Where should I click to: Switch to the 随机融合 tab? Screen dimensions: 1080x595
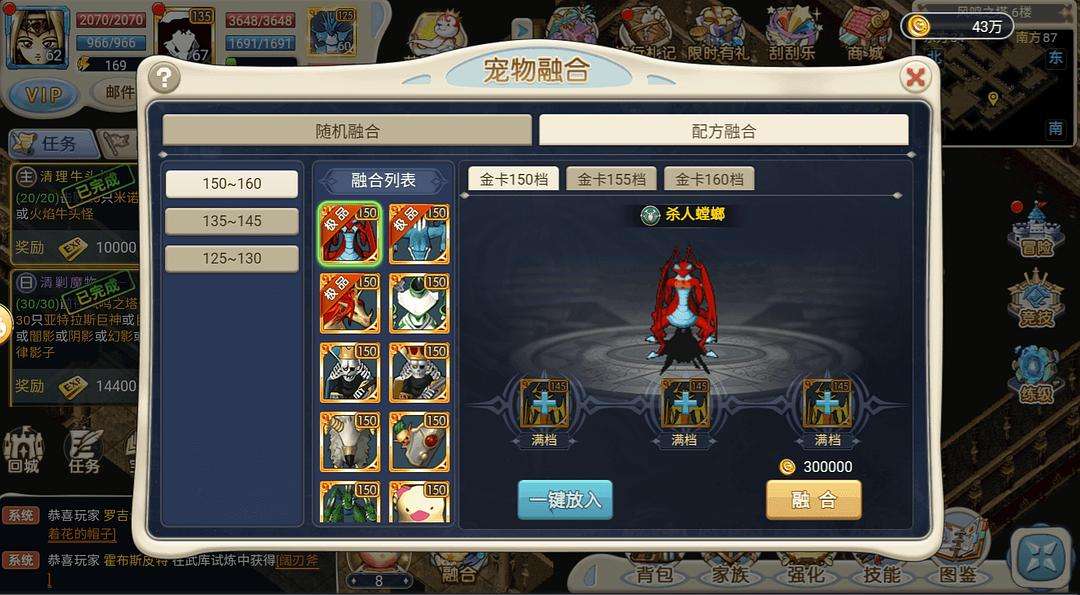347,130
